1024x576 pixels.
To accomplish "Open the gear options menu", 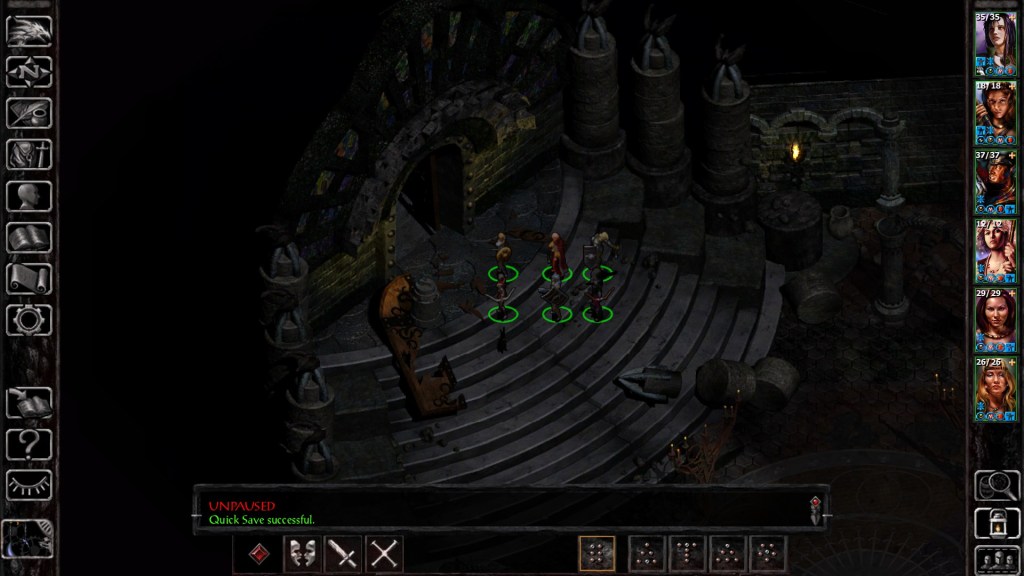I will pyautogui.click(x=29, y=320).
